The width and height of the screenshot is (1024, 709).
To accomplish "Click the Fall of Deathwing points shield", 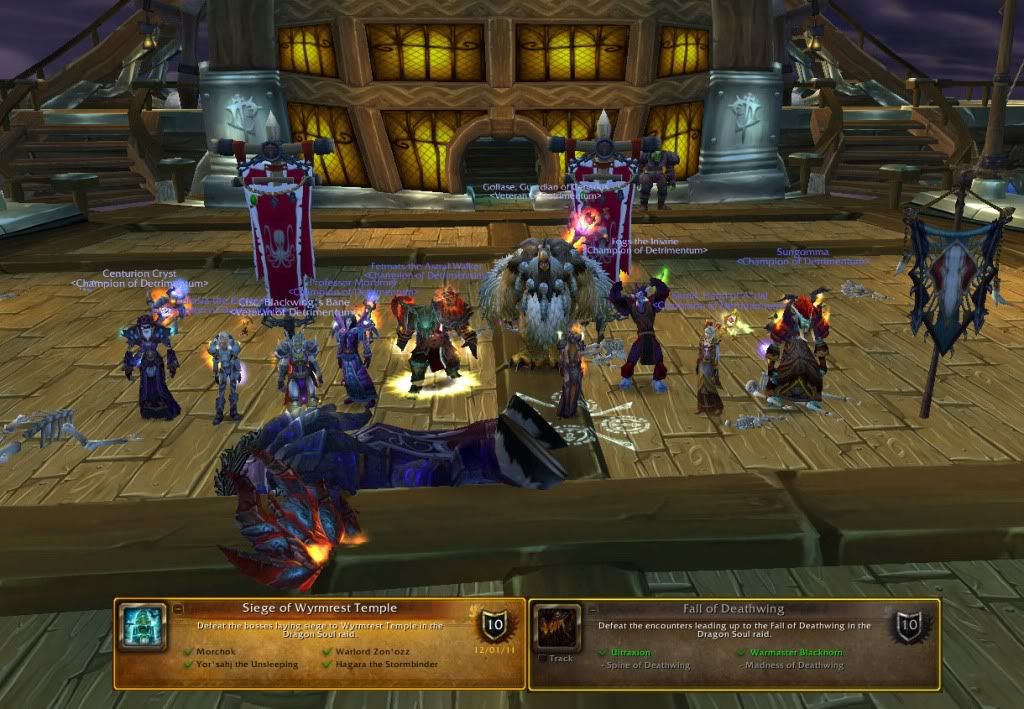I will [x=909, y=626].
